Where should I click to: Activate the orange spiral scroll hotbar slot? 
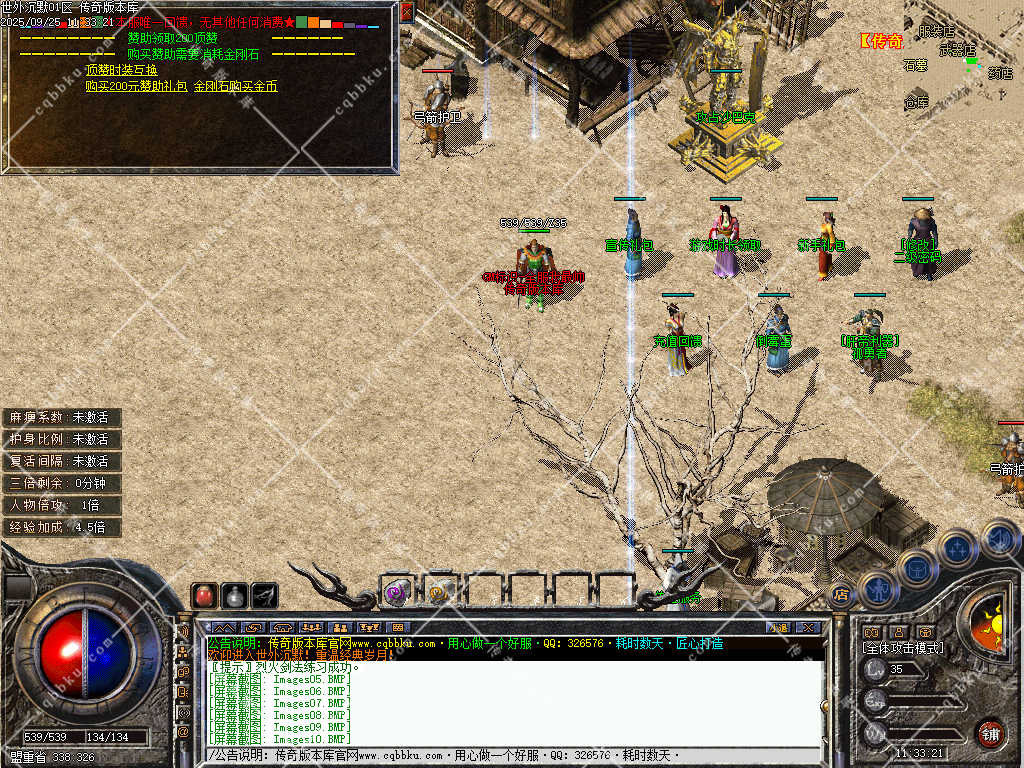point(440,592)
